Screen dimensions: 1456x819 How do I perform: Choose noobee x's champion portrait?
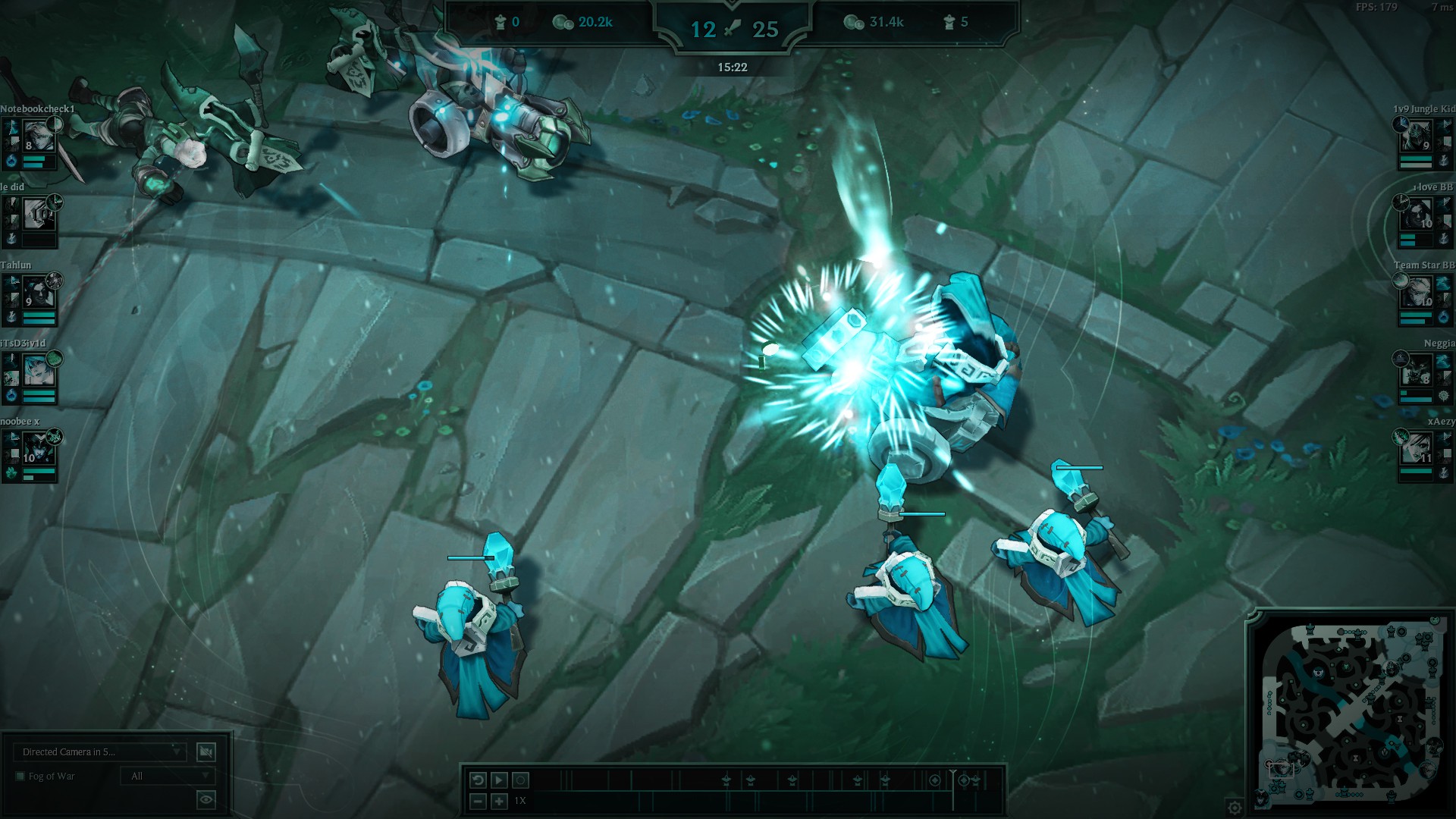[x=38, y=449]
